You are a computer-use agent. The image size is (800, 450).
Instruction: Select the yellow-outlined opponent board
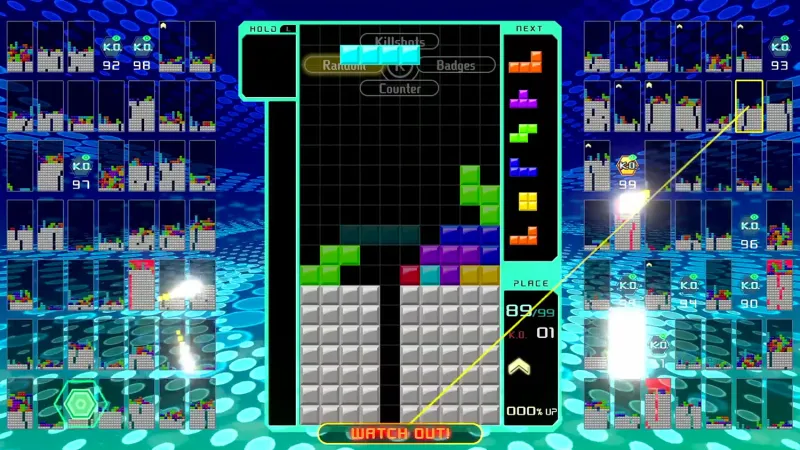pyautogui.click(x=749, y=106)
